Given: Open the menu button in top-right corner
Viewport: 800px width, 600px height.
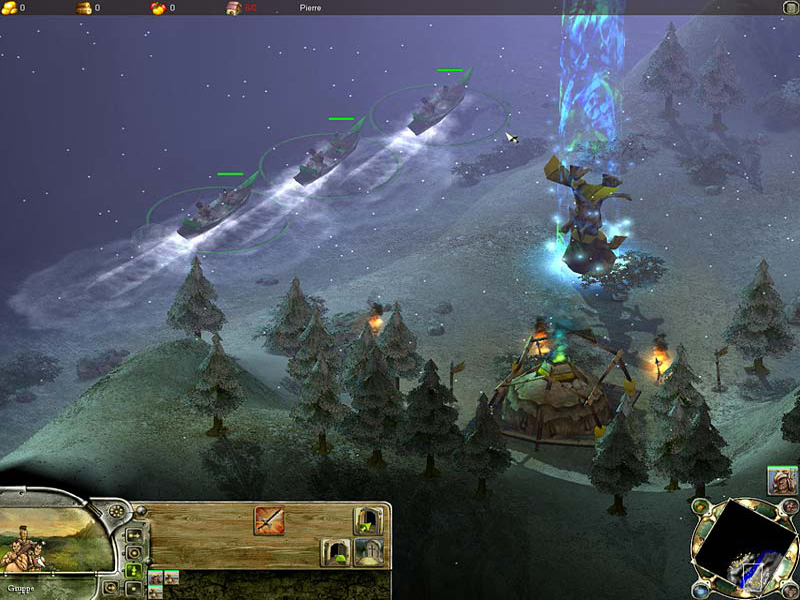Looking at the screenshot, I should click(x=790, y=7).
